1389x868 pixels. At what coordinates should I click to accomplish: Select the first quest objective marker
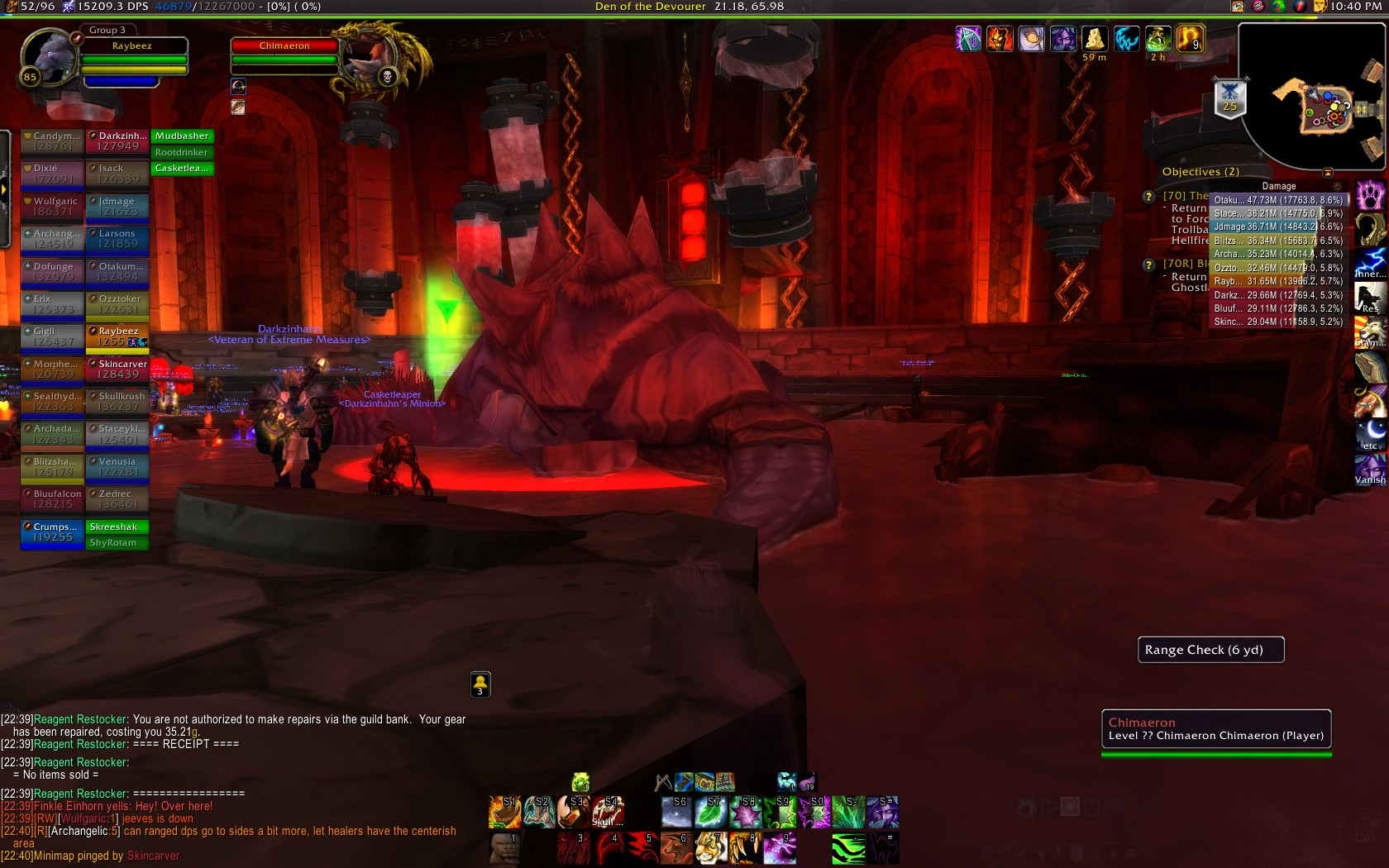point(1148,197)
